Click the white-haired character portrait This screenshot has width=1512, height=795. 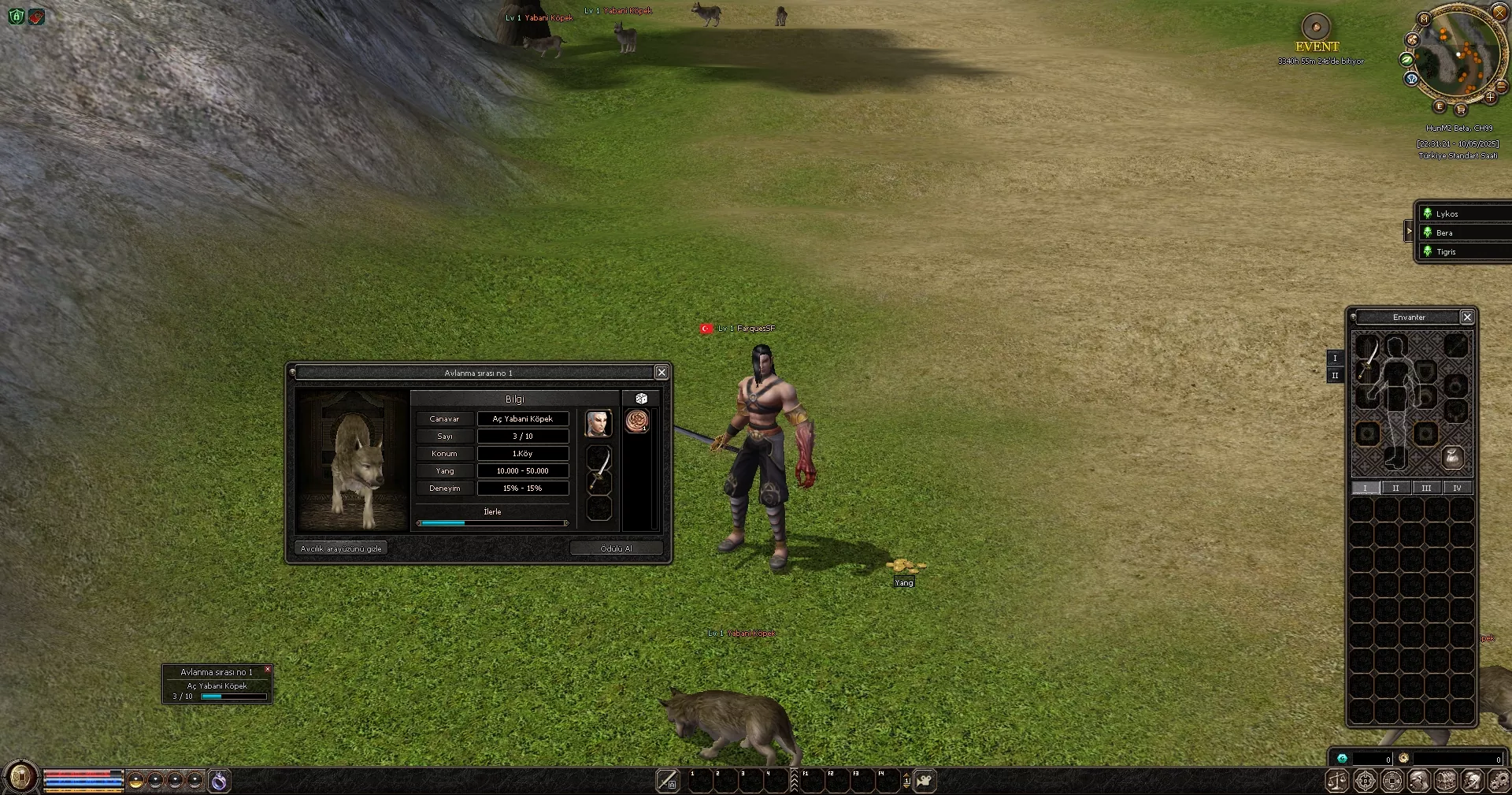point(598,423)
